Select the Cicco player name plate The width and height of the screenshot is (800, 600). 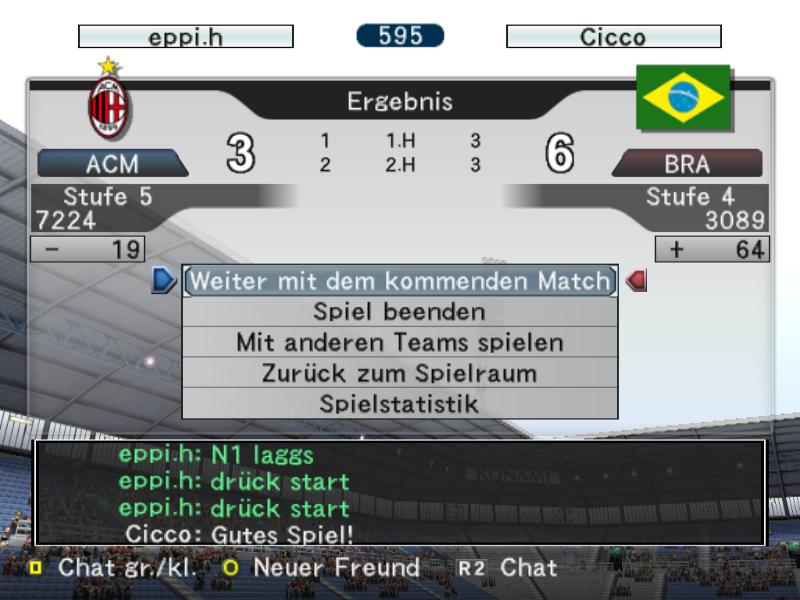[613, 37]
